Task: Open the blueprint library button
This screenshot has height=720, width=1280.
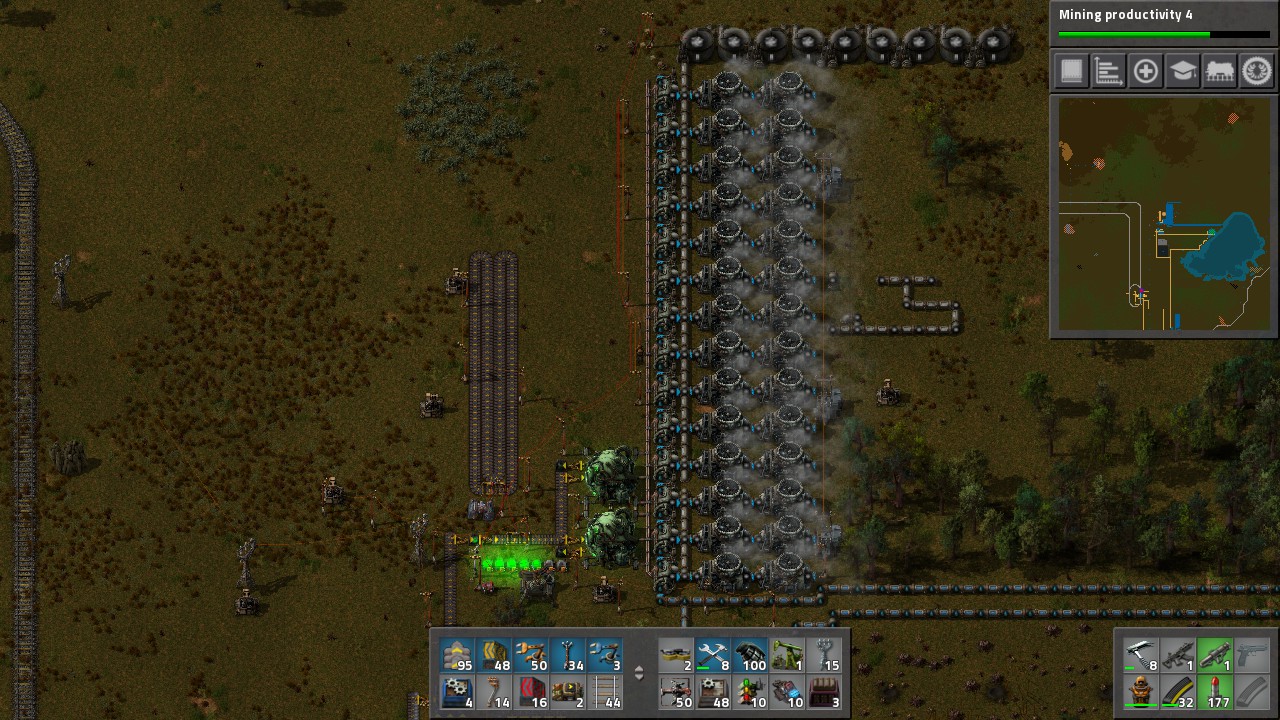Action: (x=1070, y=71)
